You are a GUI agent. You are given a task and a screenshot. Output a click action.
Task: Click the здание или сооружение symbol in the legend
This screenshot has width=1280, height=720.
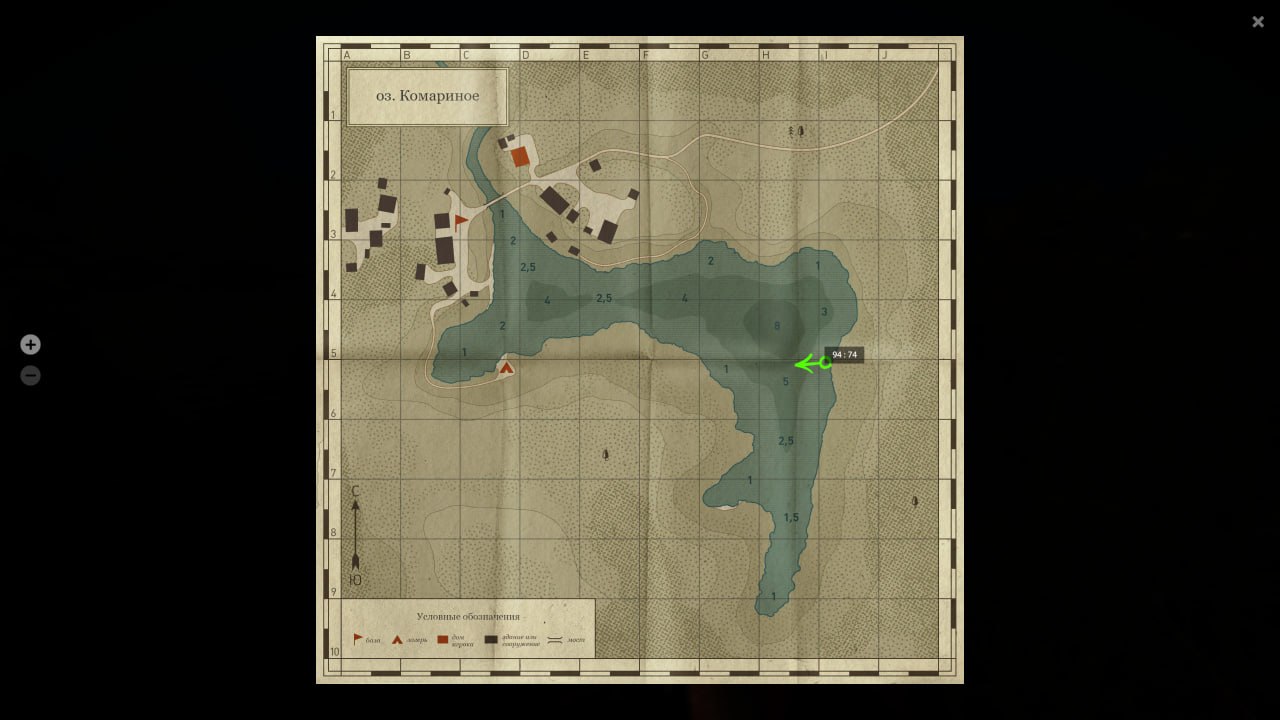coord(491,639)
